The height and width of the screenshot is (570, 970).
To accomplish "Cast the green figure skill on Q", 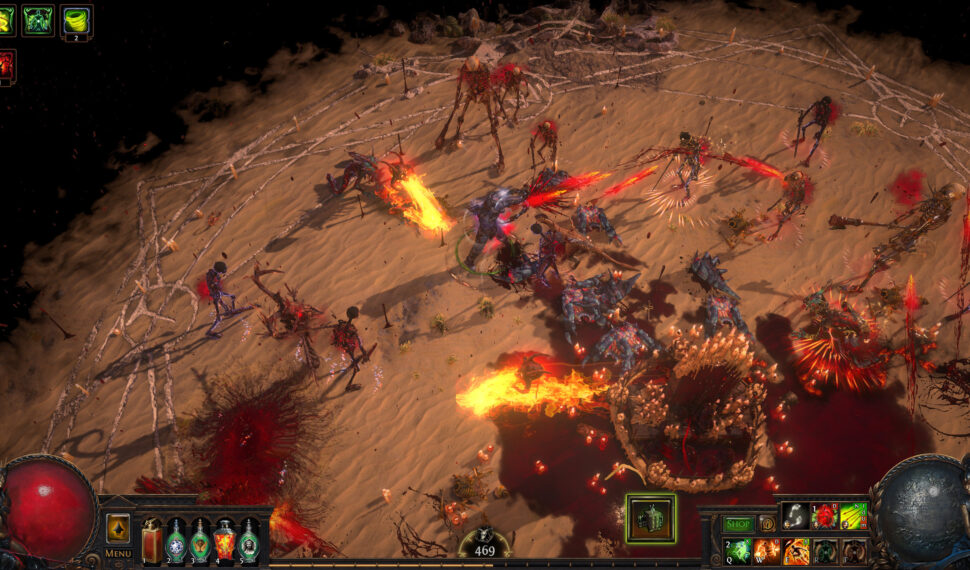I will pos(738,551).
